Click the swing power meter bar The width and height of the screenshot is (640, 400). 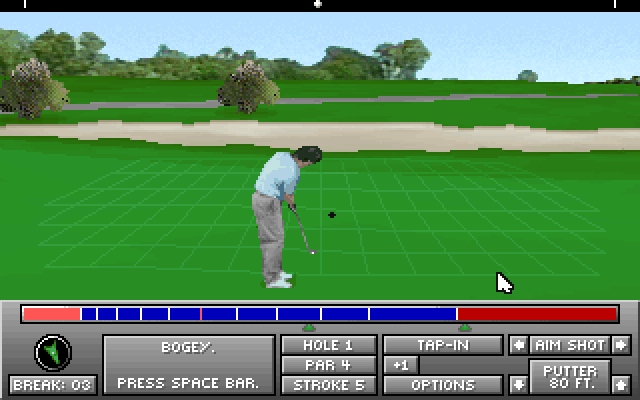[320, 314]
